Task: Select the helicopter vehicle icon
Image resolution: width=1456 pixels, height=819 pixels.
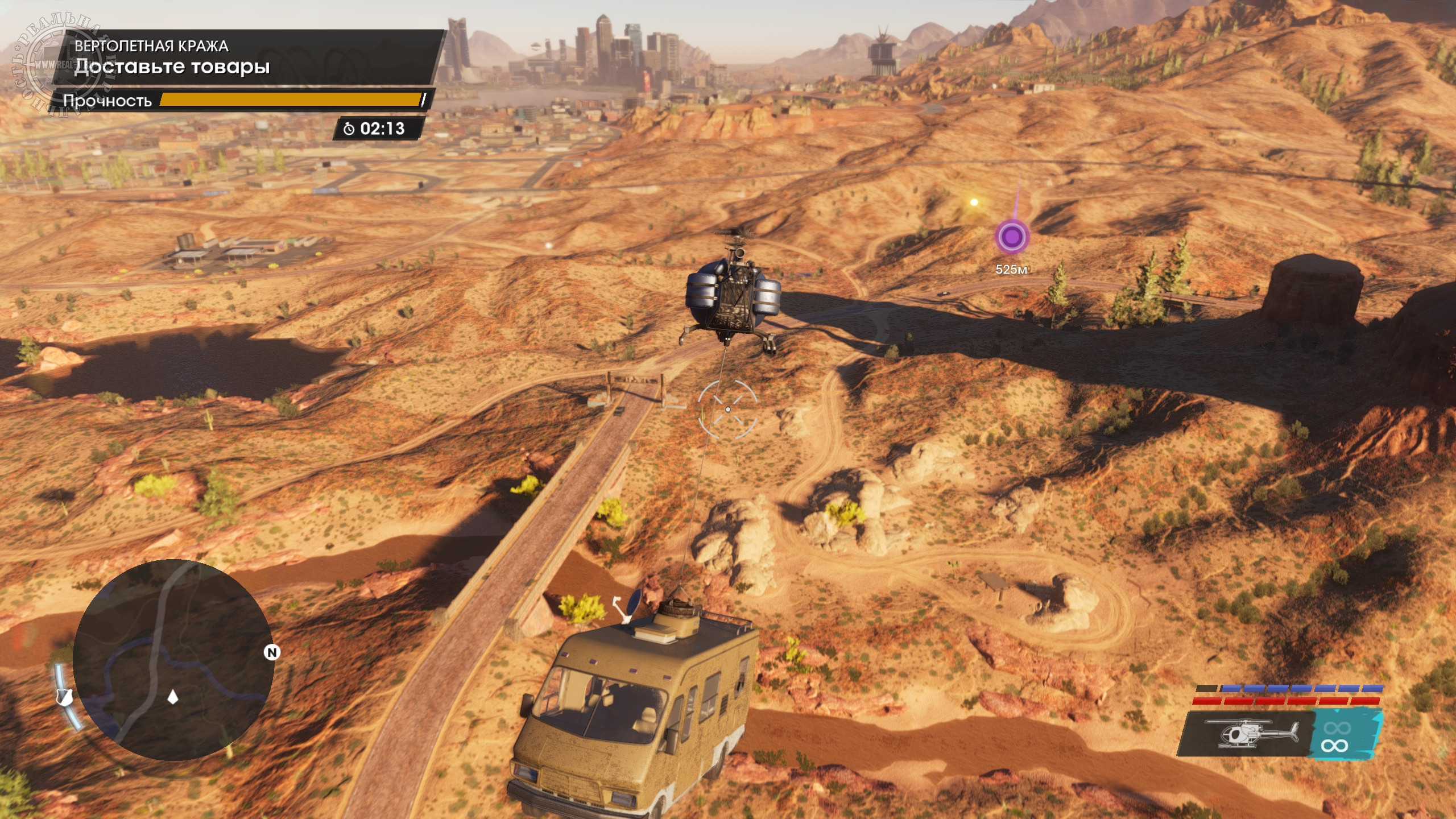Action: (x=1251, y=734)
